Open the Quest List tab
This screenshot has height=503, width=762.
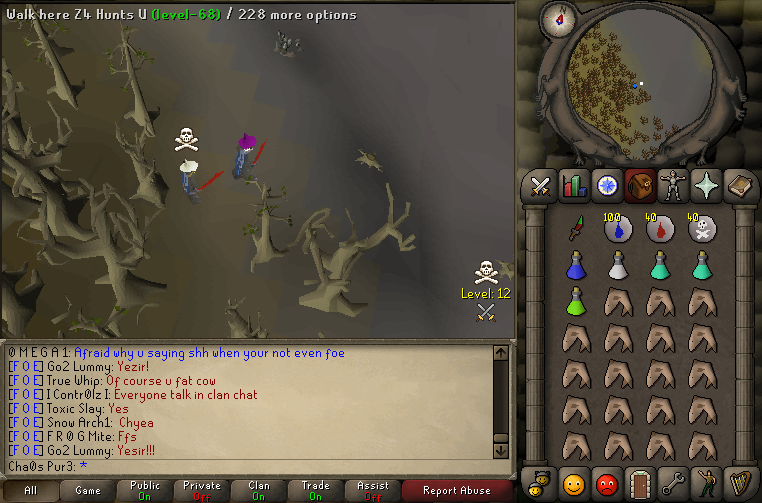point(606,186)
